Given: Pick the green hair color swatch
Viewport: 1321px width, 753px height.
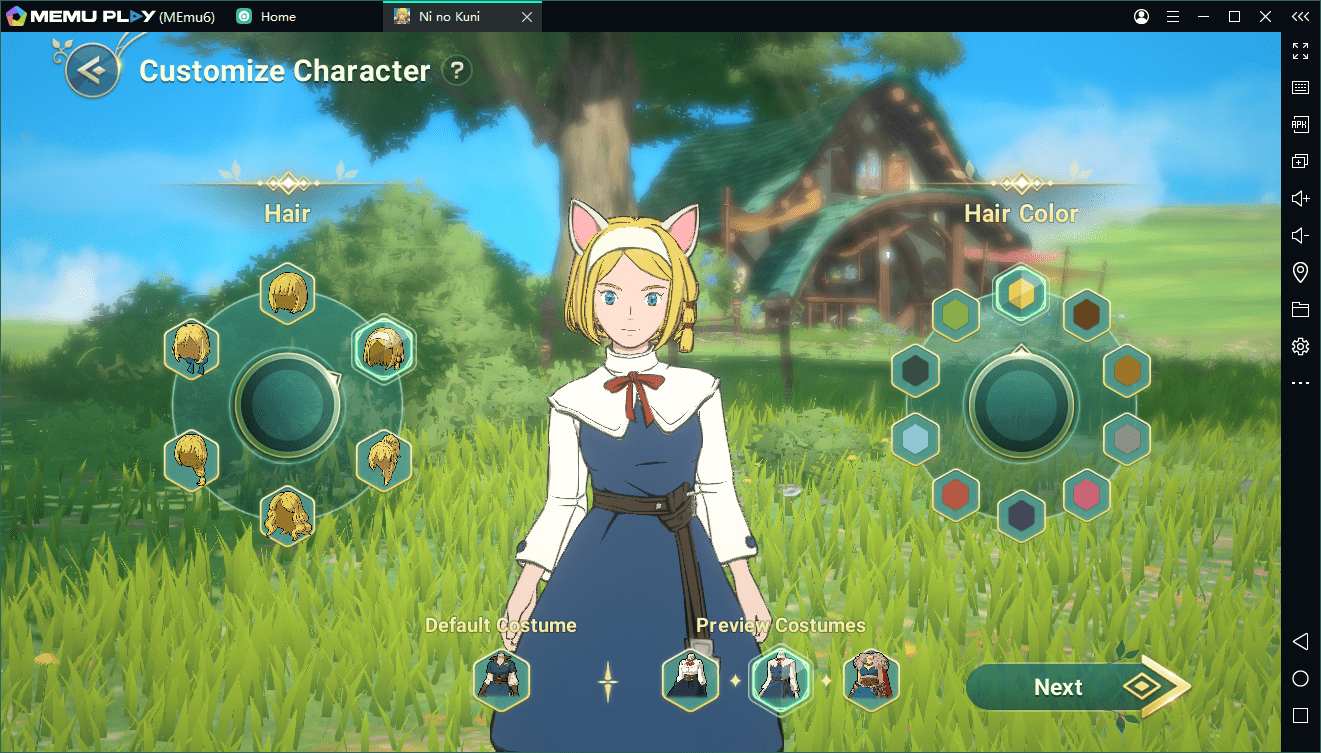Looking at the screenshot, I should (x=955, y=316).
